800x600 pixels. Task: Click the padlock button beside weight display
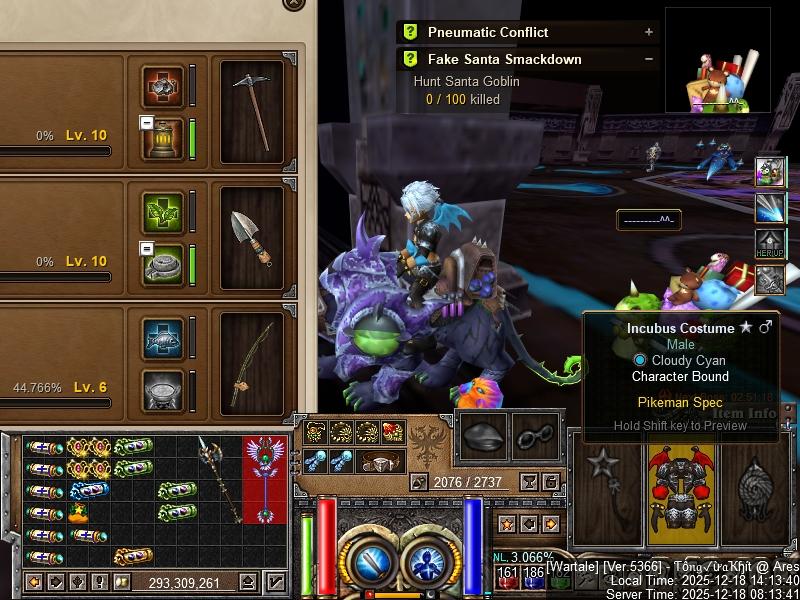[550, 482]
